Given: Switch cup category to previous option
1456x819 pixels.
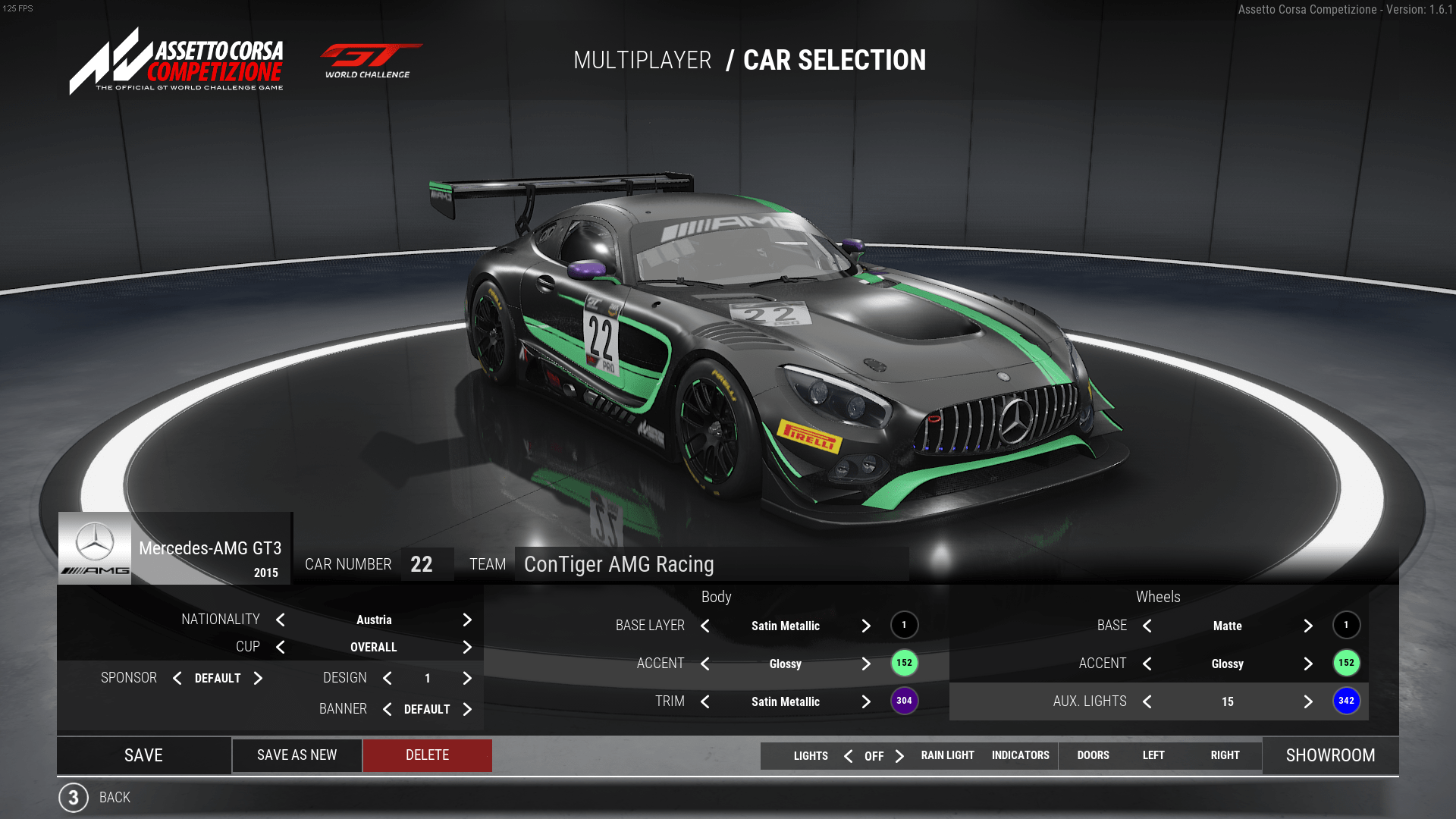Looking at the screenshot, I should click(281, 648).
